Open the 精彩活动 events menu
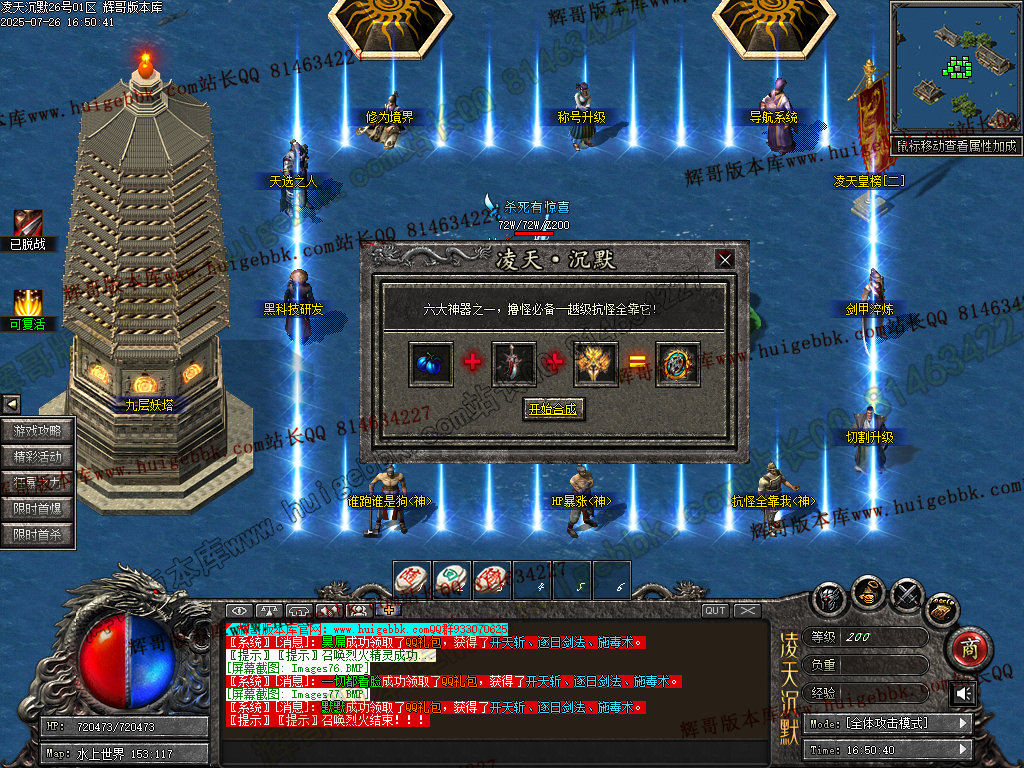The image size is (1024, 768). pos(38,457)
